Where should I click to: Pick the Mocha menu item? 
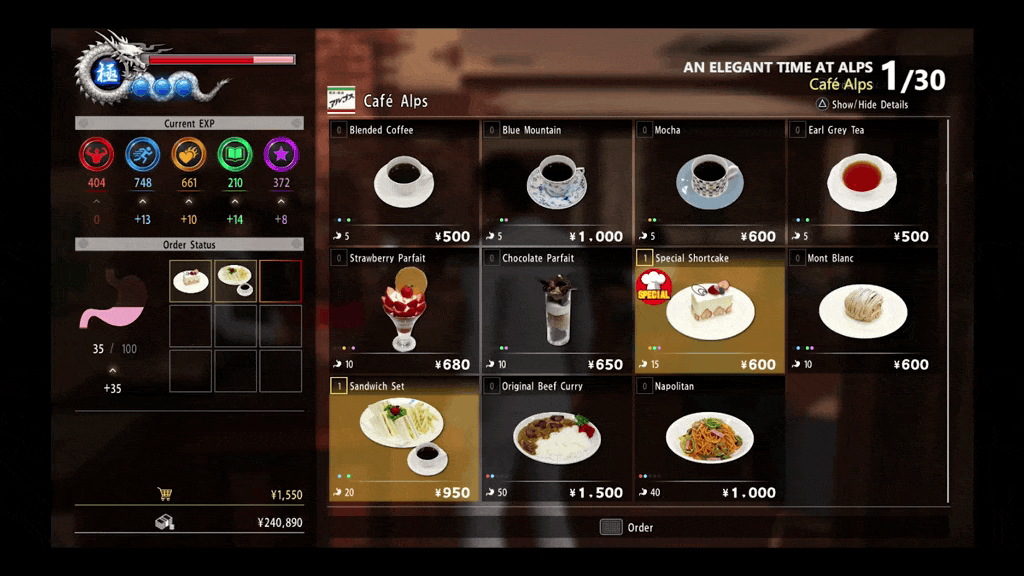[709, 182]
